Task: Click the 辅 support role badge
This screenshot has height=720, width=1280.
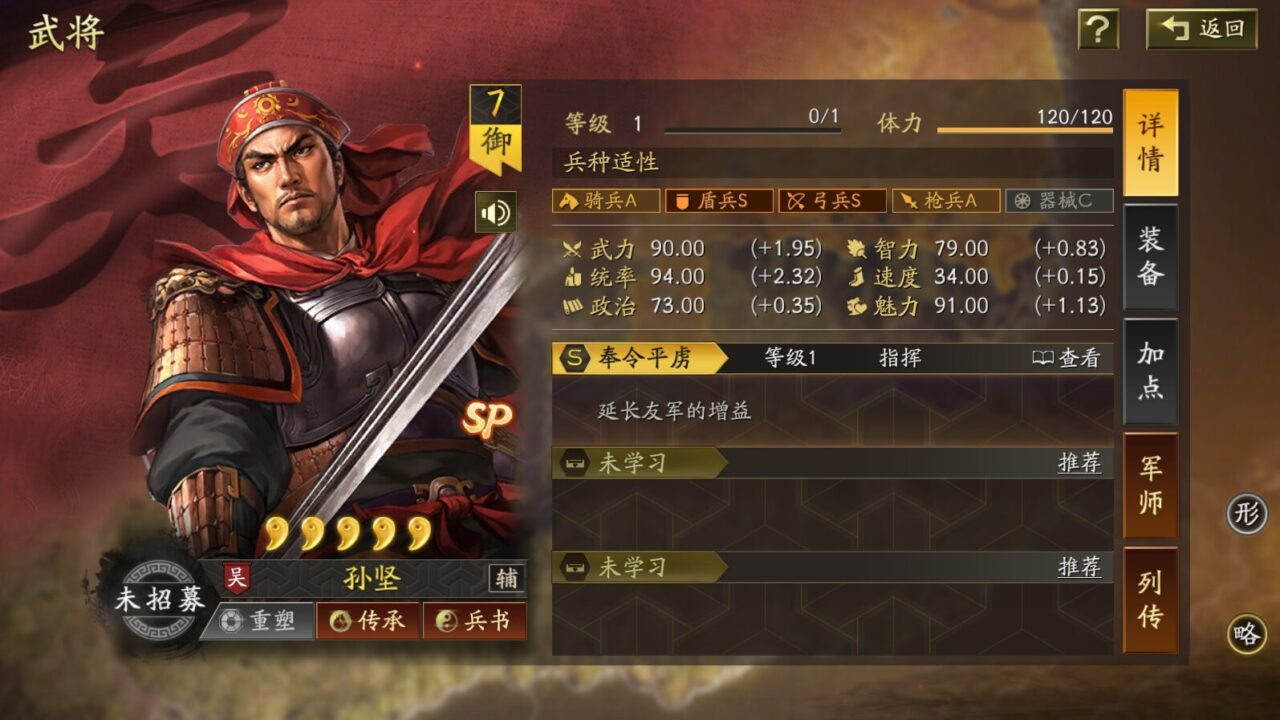Action: coord(506,578)
